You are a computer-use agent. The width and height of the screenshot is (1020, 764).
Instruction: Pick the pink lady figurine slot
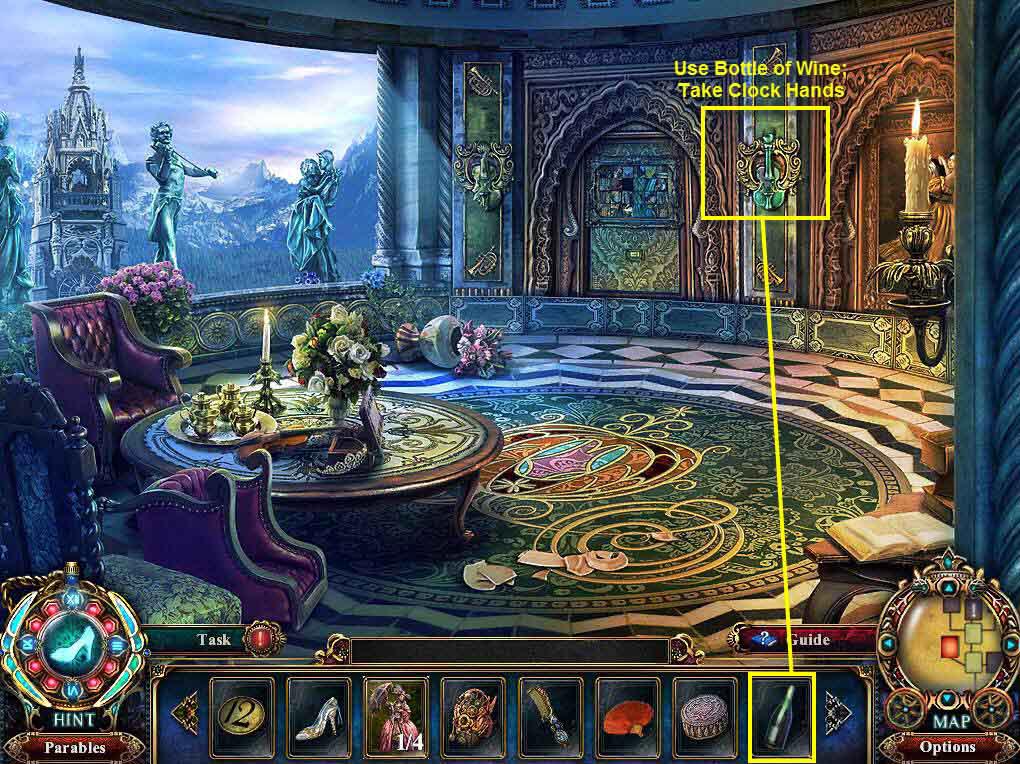click(396, 714)
